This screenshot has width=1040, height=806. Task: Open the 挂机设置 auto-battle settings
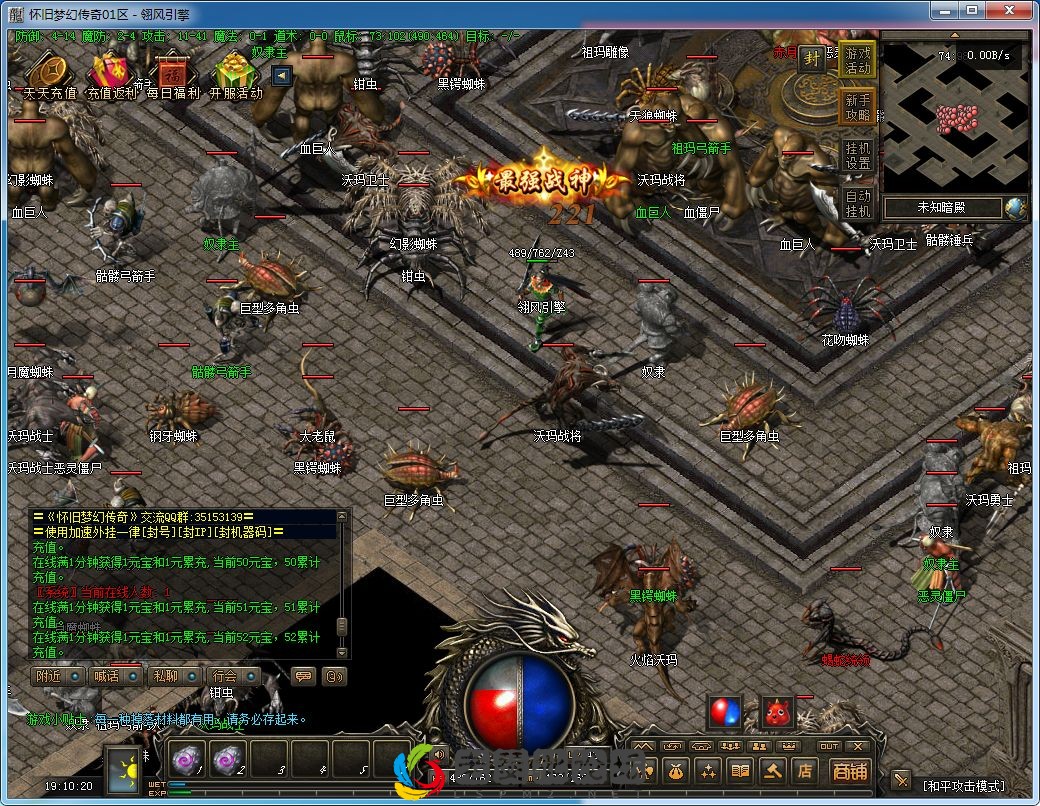858,155
